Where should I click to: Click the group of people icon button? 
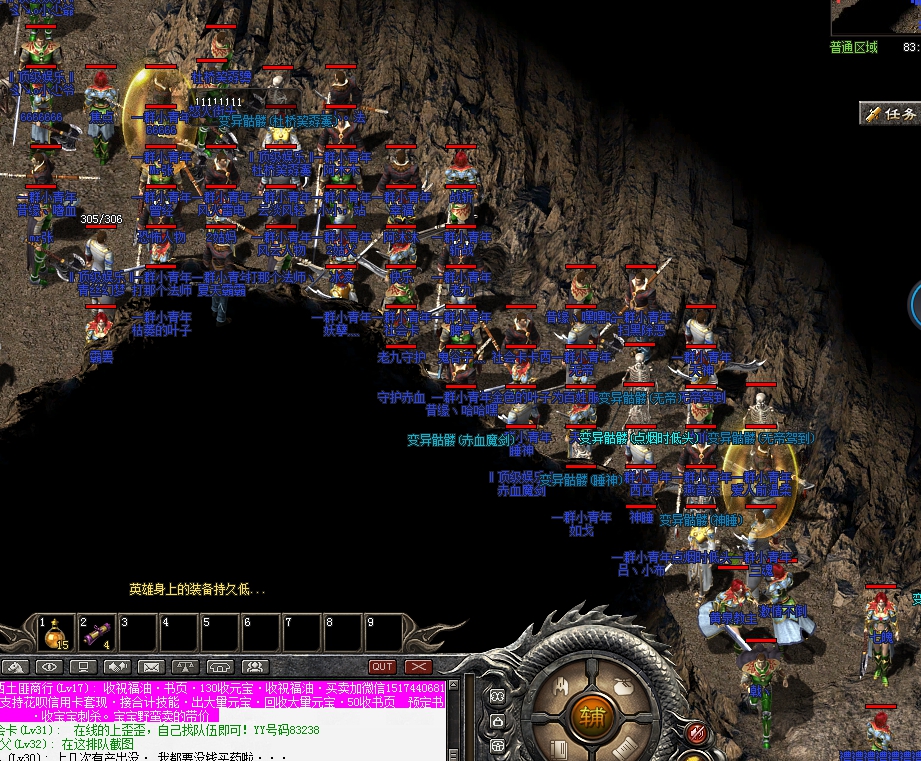[x=254, y=666]
